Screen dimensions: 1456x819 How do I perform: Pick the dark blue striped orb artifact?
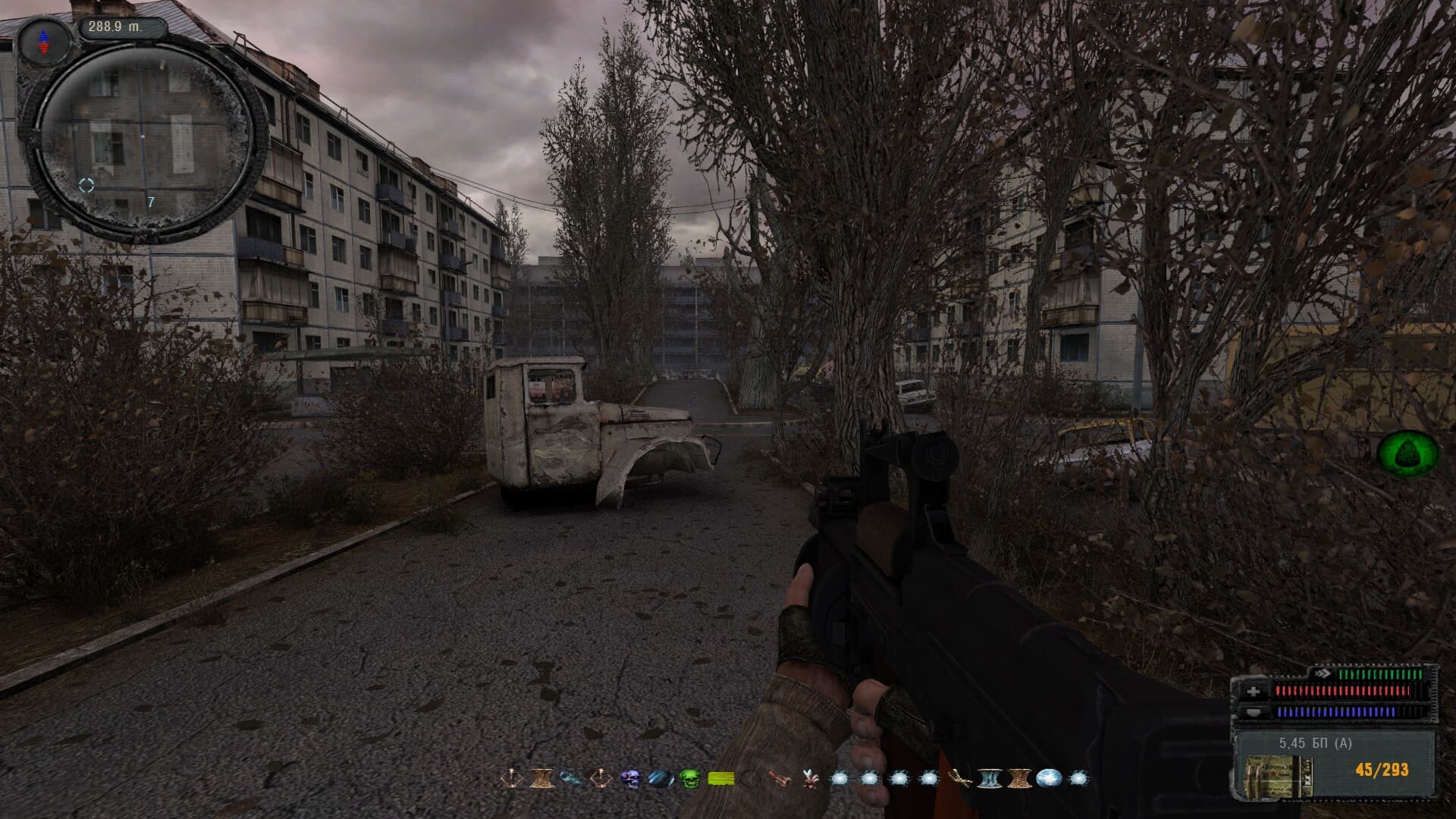(x=661, y=778)
